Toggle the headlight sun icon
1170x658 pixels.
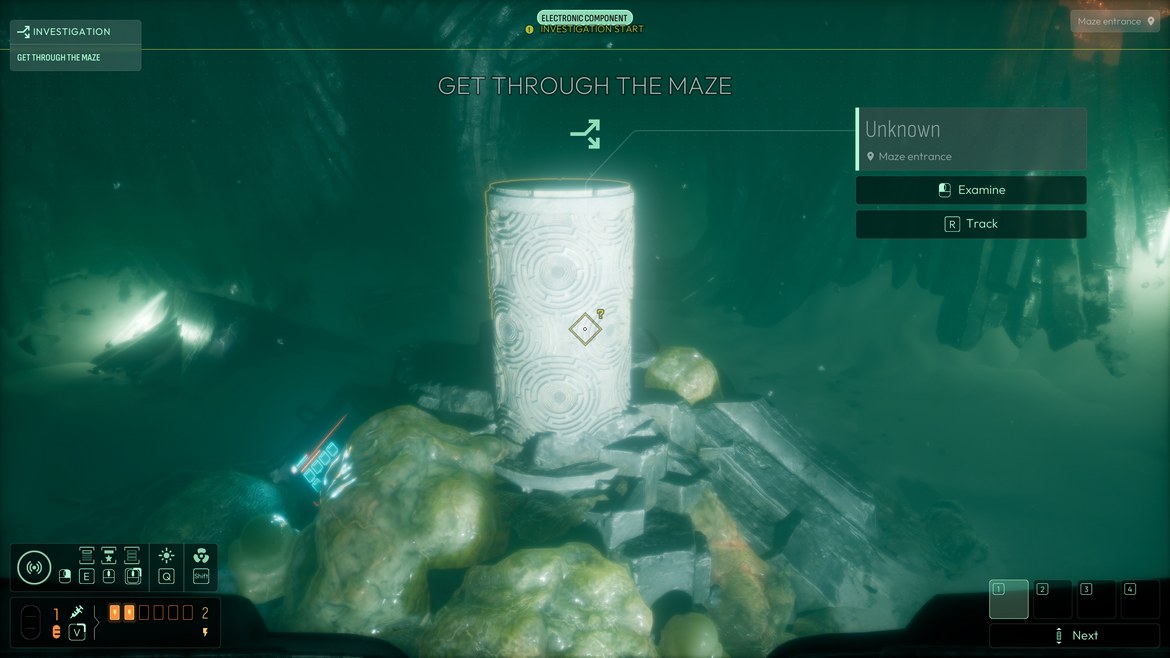(x=166, y=556)
